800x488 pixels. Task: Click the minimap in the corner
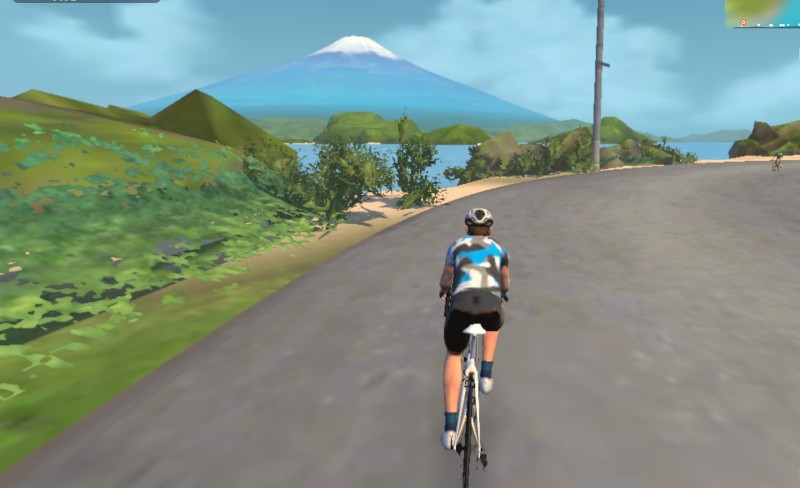(763, 13)
